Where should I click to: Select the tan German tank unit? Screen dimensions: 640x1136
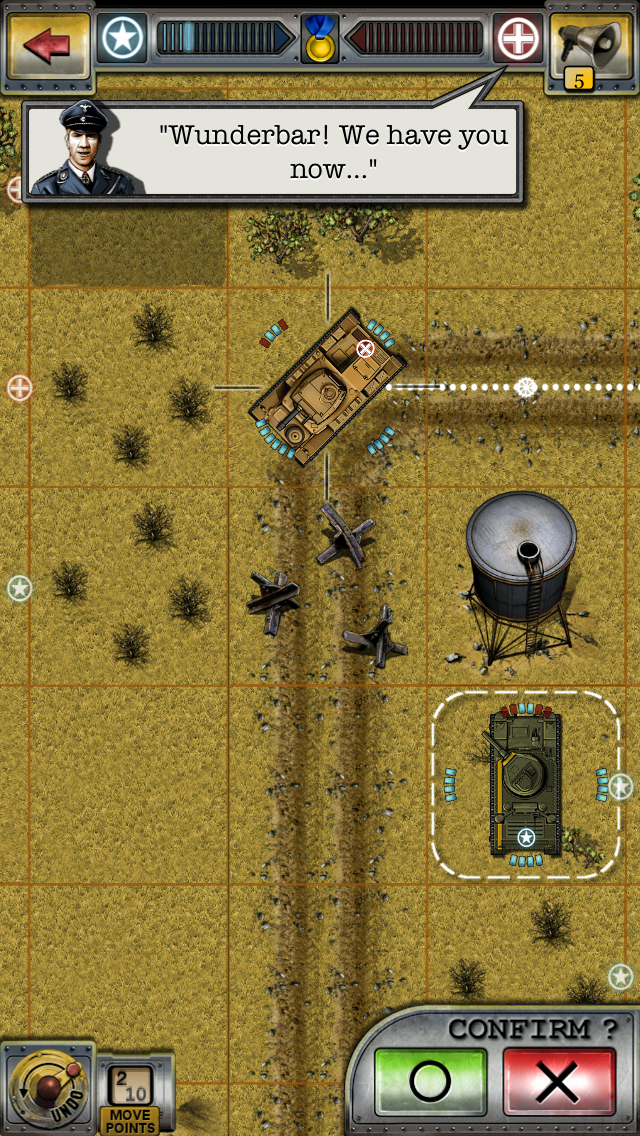pyautogui.click(x=326, y=386)
